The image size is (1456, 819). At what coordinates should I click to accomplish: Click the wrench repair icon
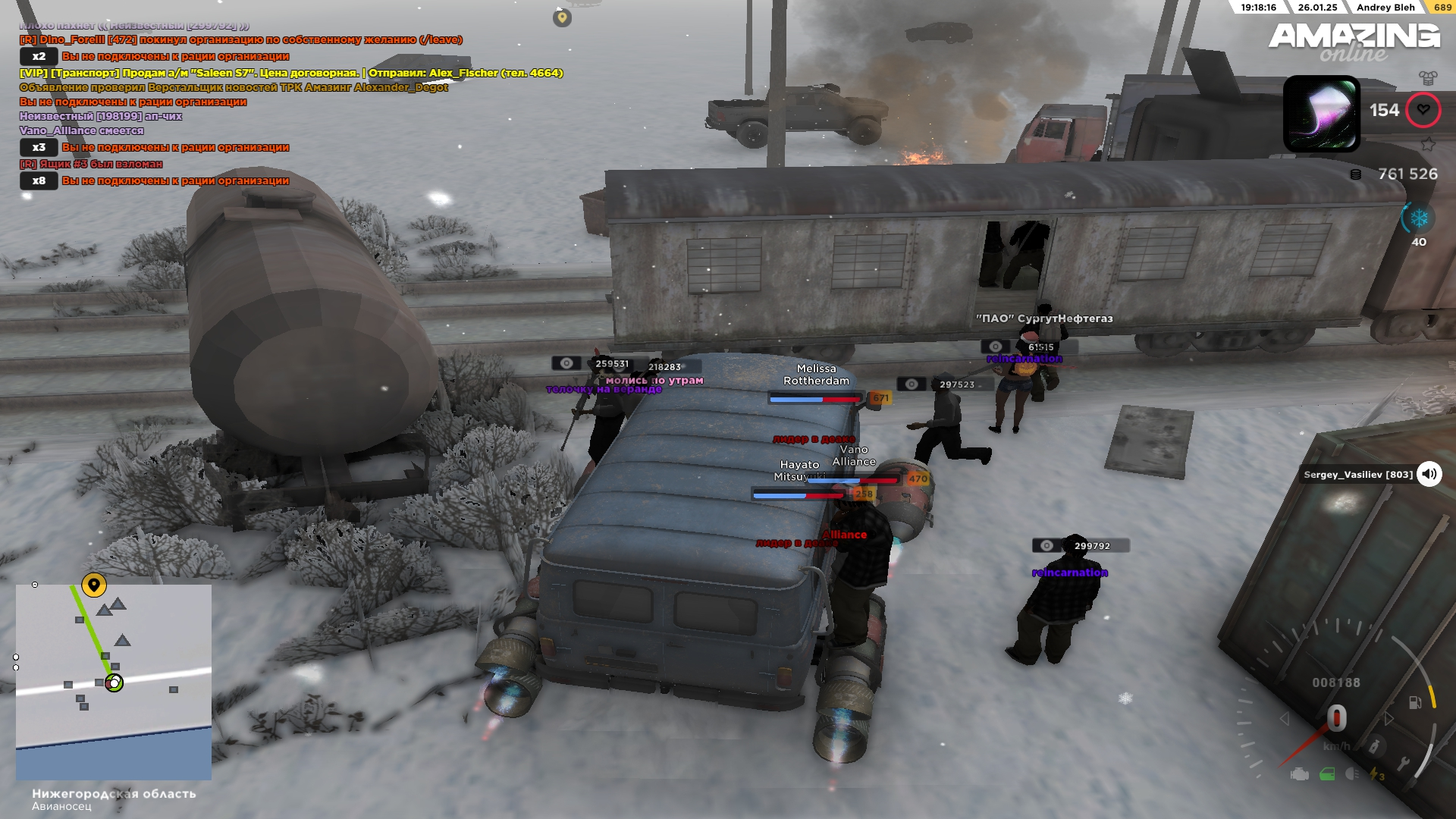[x=1404, y=764]
